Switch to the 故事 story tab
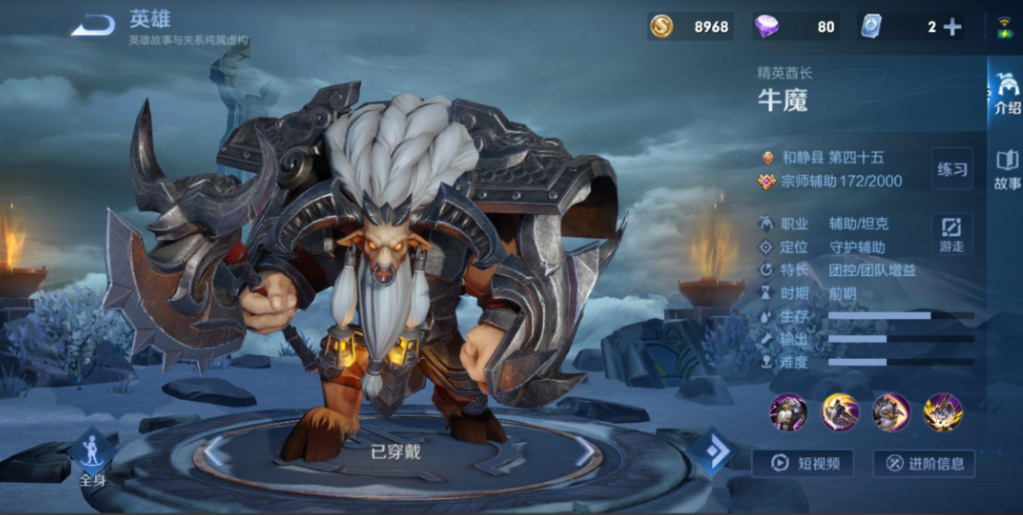The width and height of the screenshot is (1023, 515). (1006, 170)
